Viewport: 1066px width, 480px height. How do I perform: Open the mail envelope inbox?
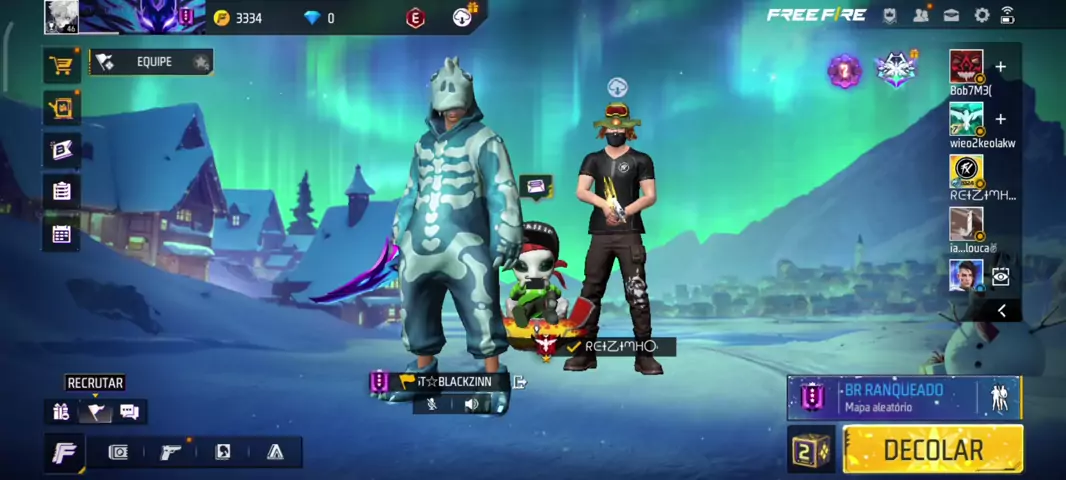tap(951, 15)
